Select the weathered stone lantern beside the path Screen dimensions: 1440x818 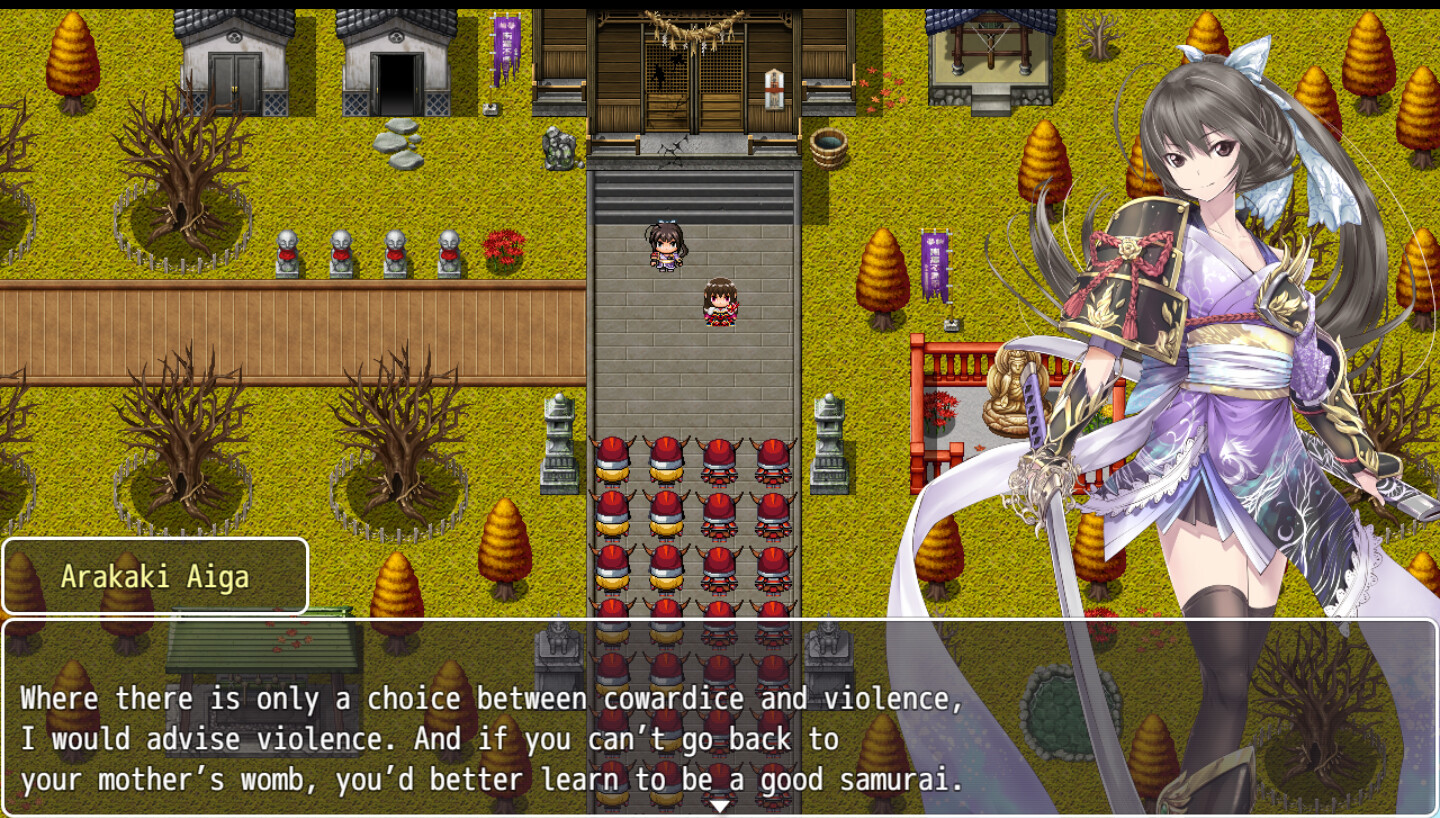tap(558, 440)
